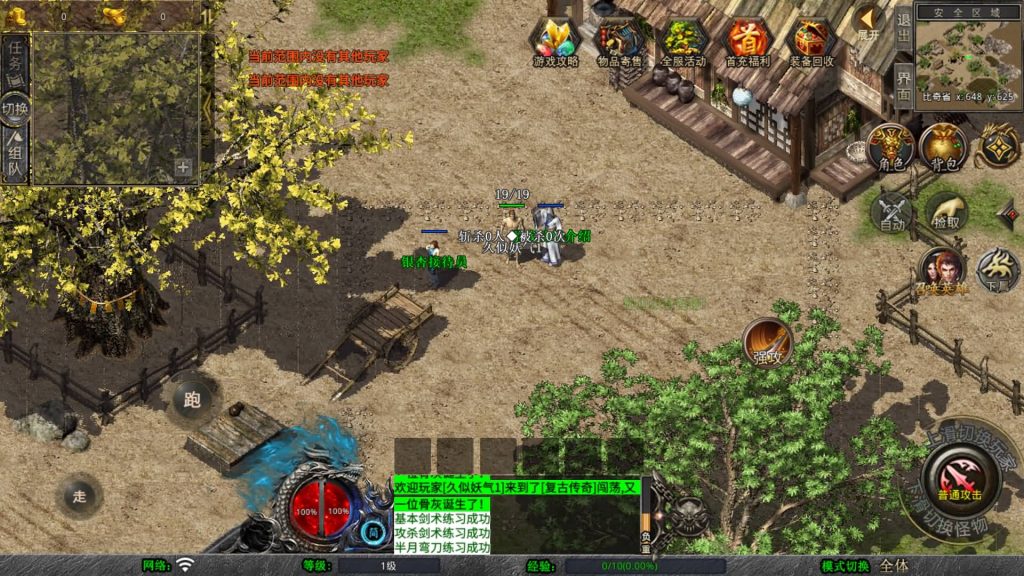Toggle 自动 auto-combat
Image resolution: width=1024 pixels, height=576 pixels.
click(x=891, y=212)
